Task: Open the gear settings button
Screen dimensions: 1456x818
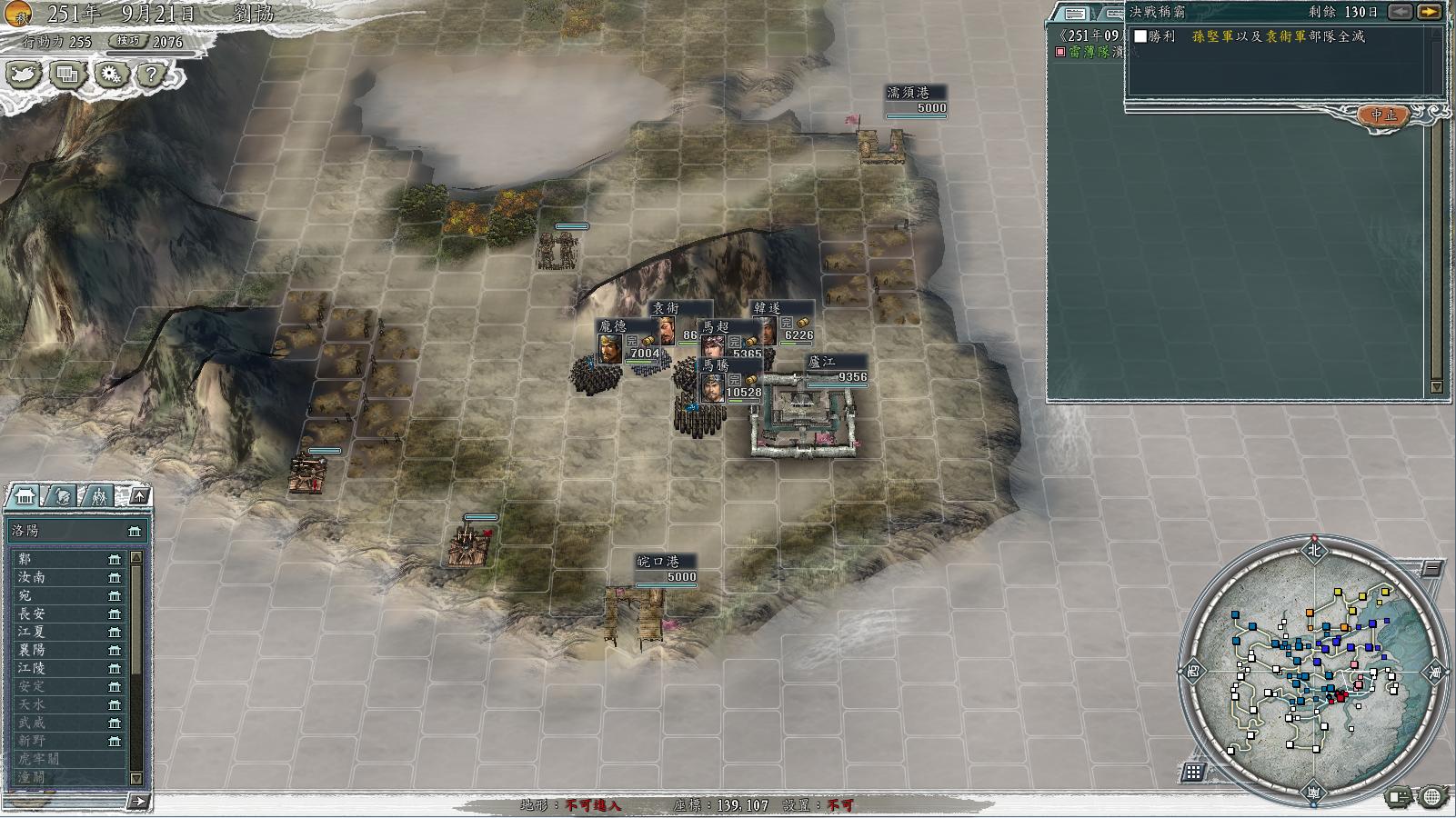Action: click(112, 75)
